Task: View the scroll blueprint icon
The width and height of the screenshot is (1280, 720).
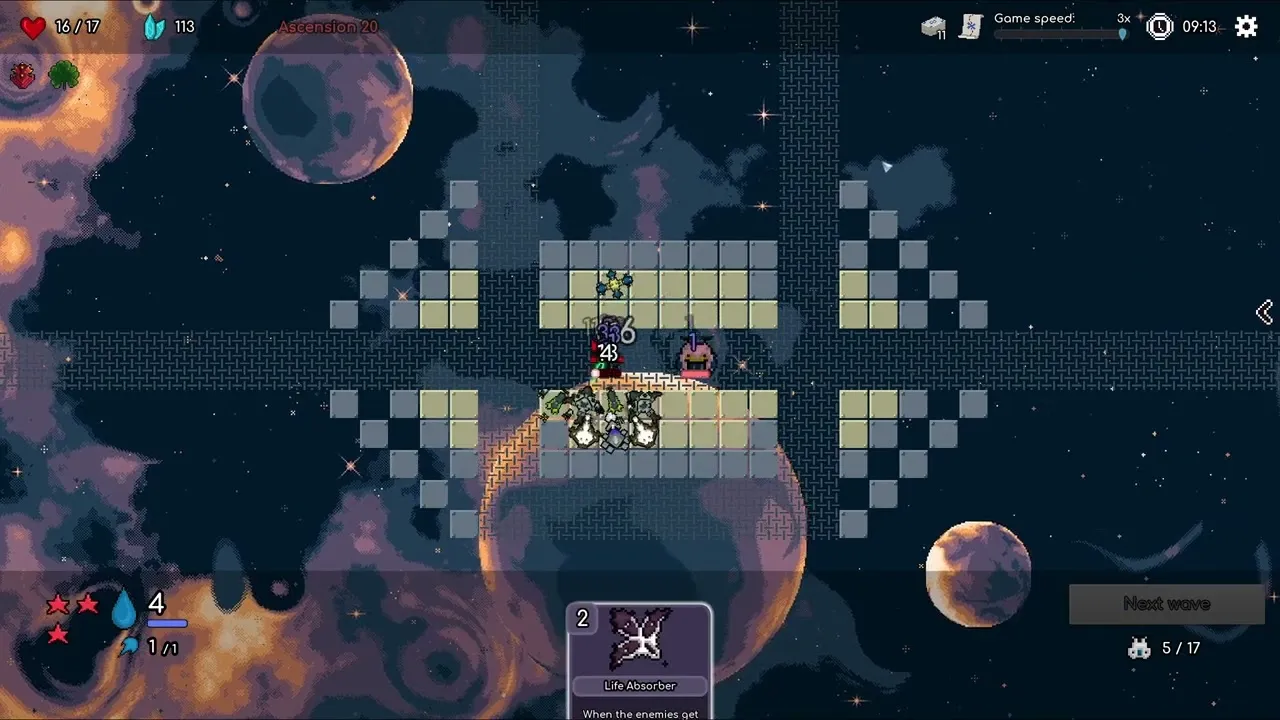Action: click(970, 27)
